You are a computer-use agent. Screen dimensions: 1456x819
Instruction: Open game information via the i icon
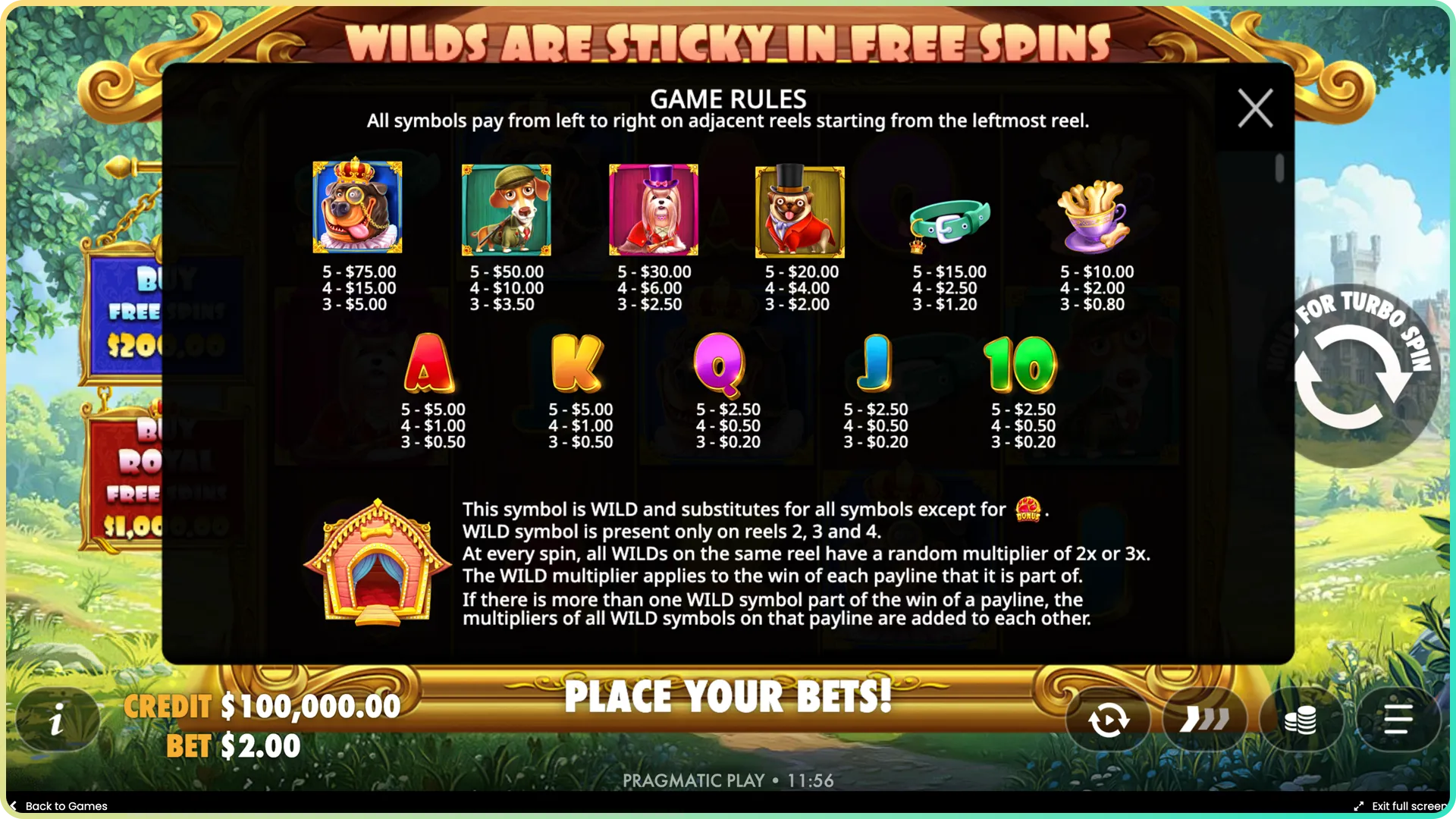[57, 719]
